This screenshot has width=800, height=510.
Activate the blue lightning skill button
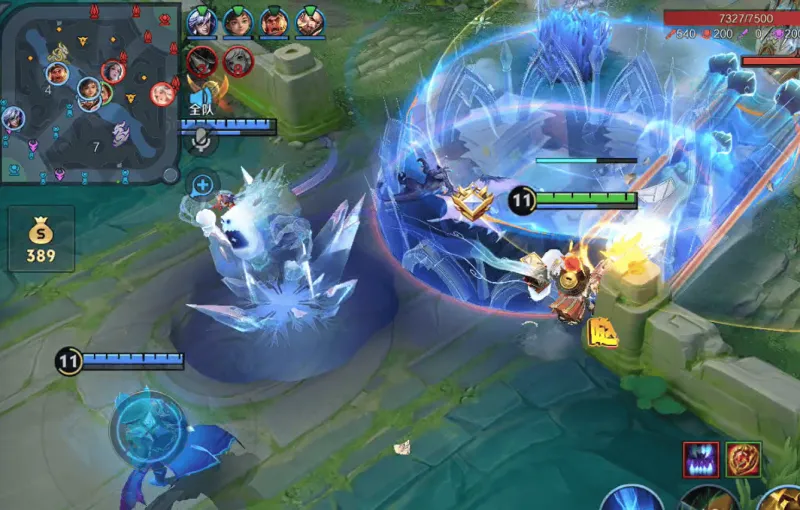(x=634, y=498)
